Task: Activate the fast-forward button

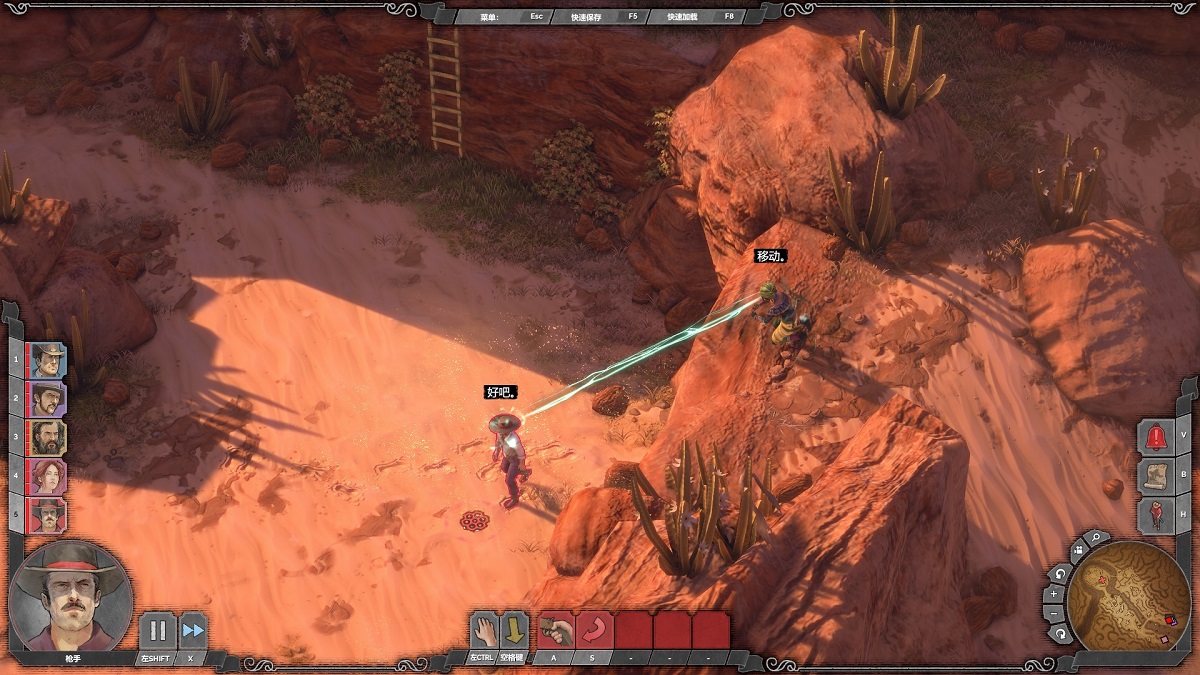Action: pos(193,631)
